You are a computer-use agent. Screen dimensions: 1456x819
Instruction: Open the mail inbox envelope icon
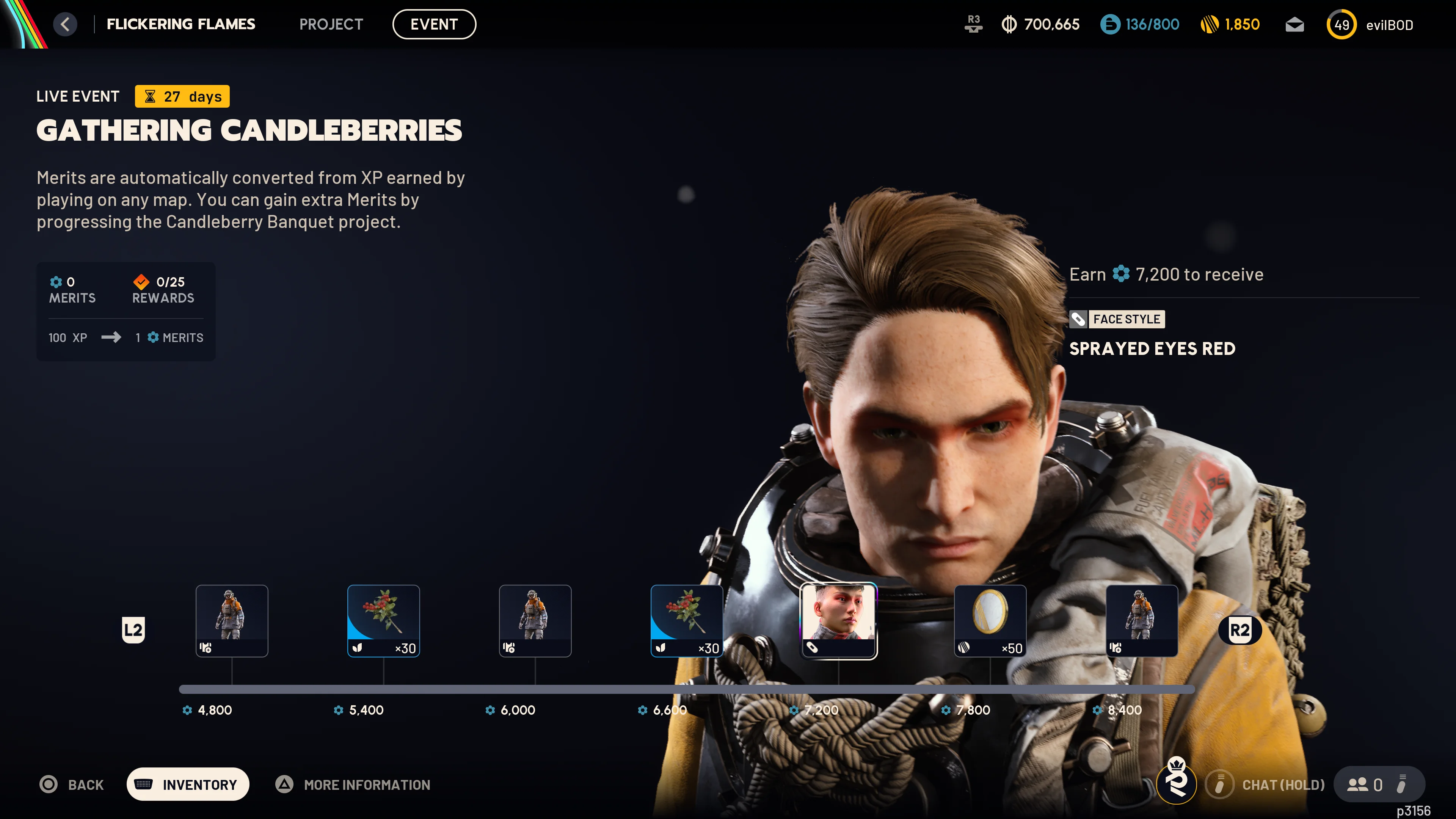pos(1294,24)
